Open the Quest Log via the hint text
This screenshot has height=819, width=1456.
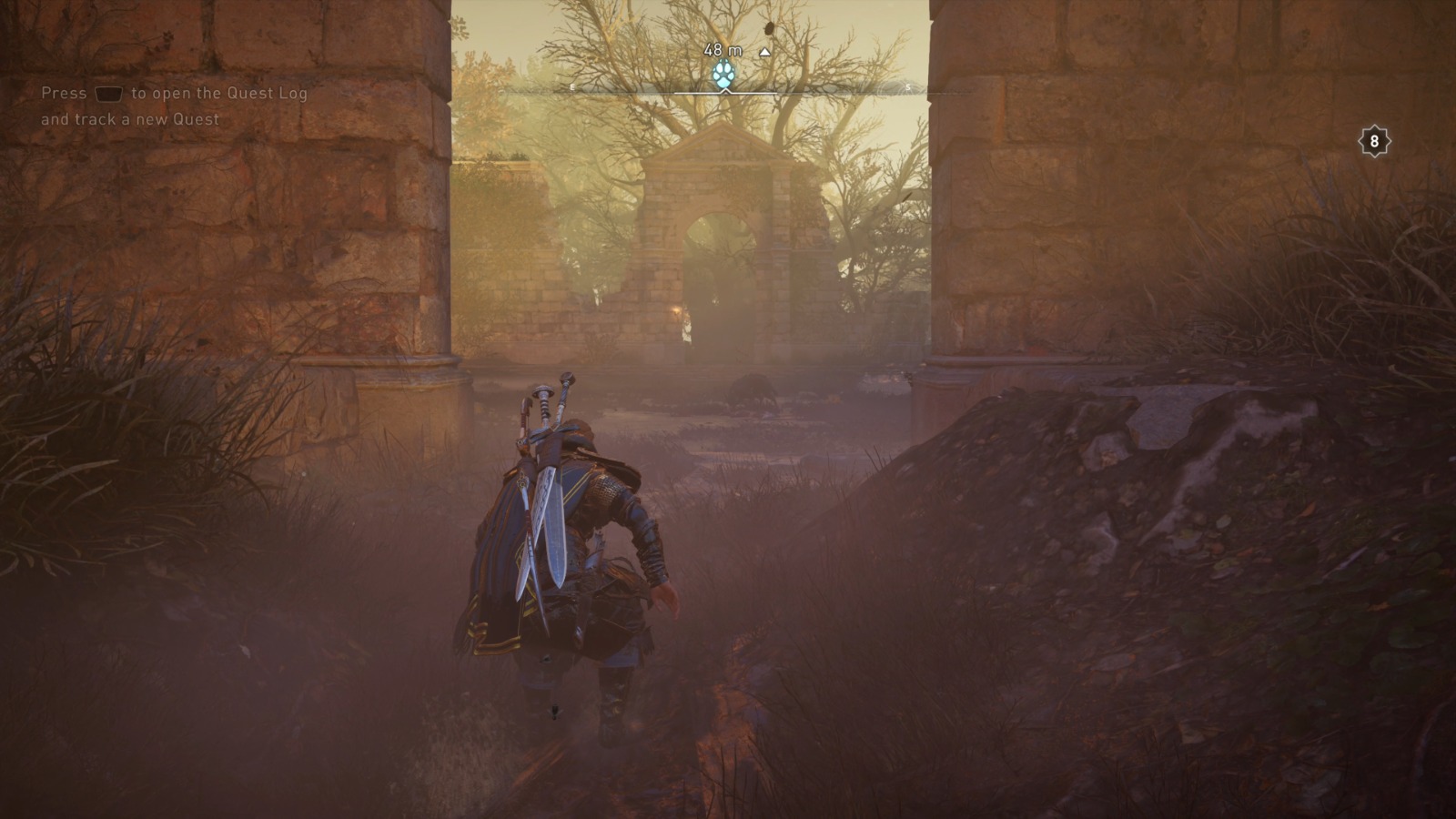click(173, 93)
